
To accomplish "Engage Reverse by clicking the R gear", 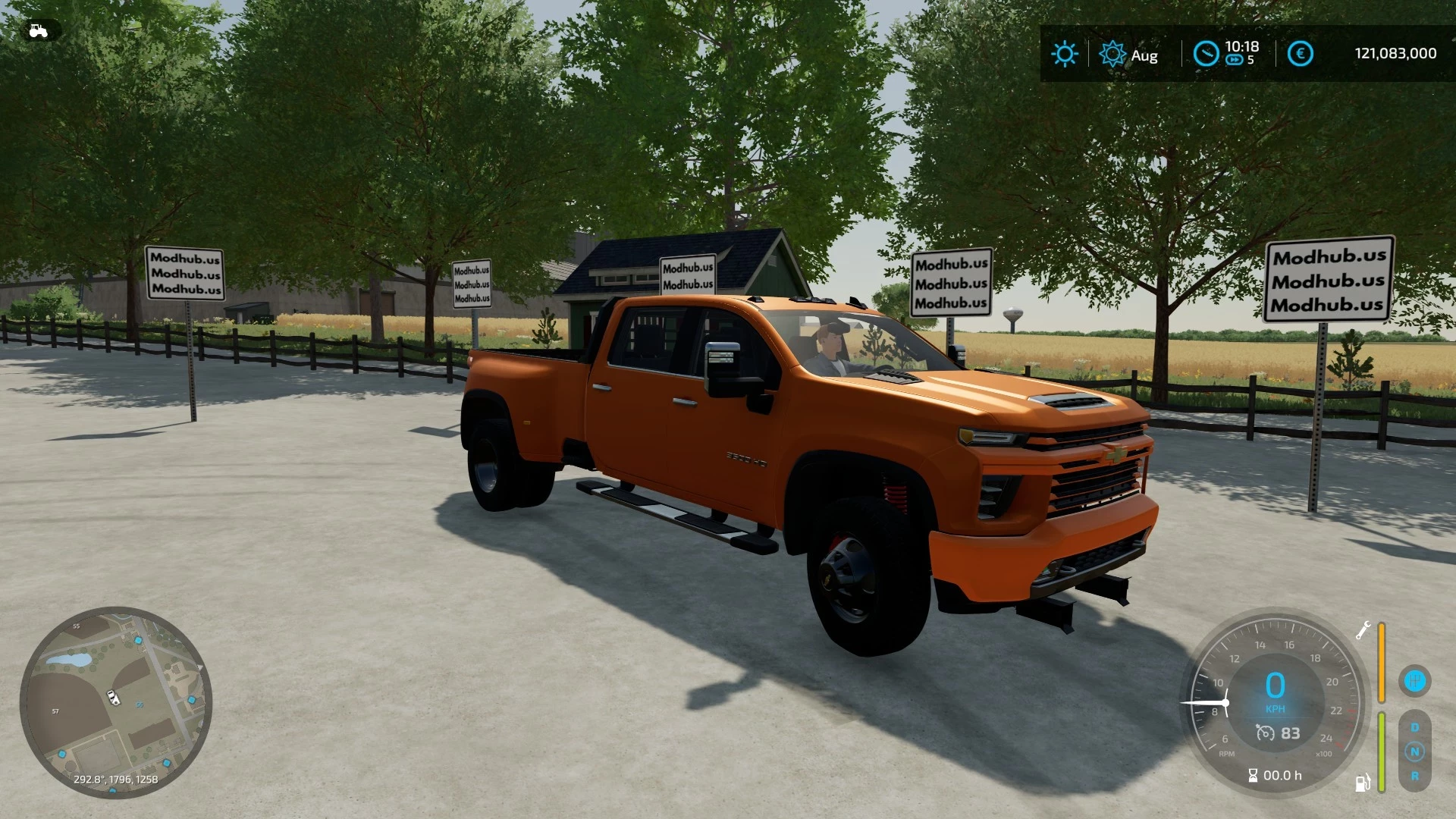I will 1415,776.
